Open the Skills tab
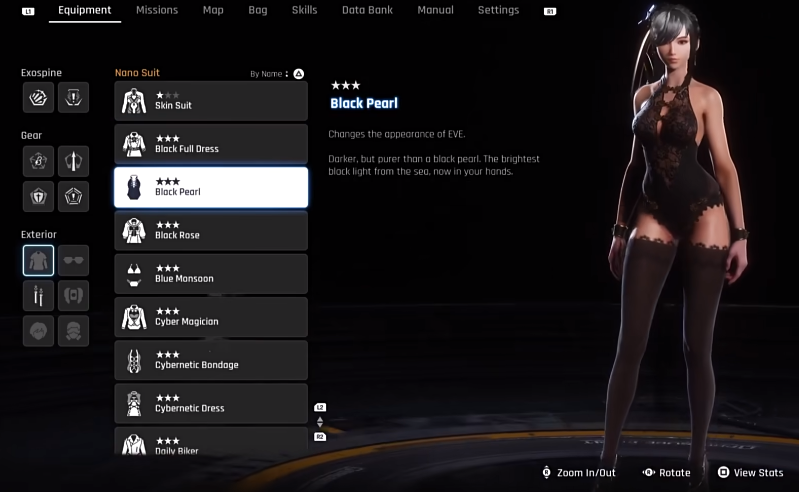 tap(304, 10)
